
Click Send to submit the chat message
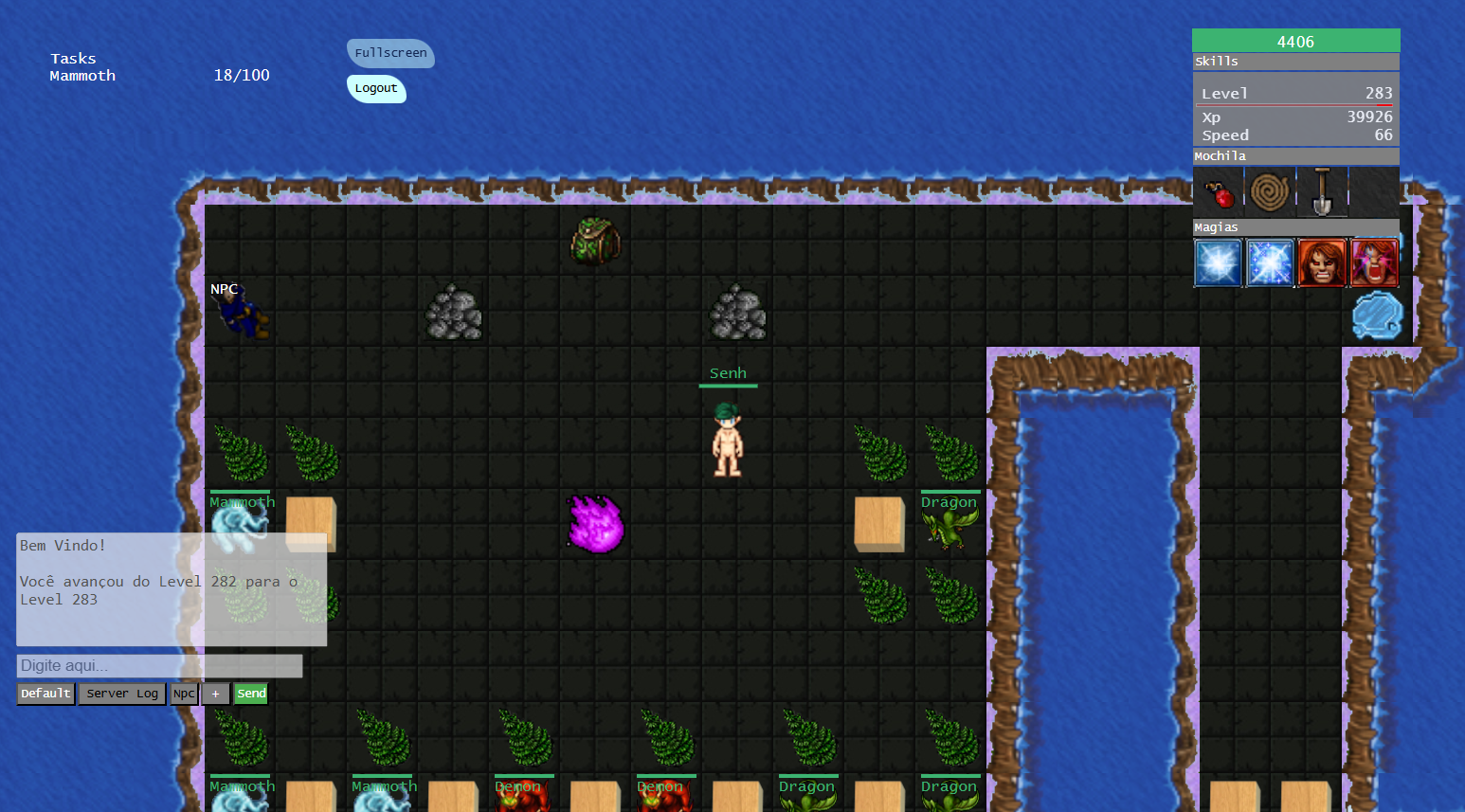[251, 694]
